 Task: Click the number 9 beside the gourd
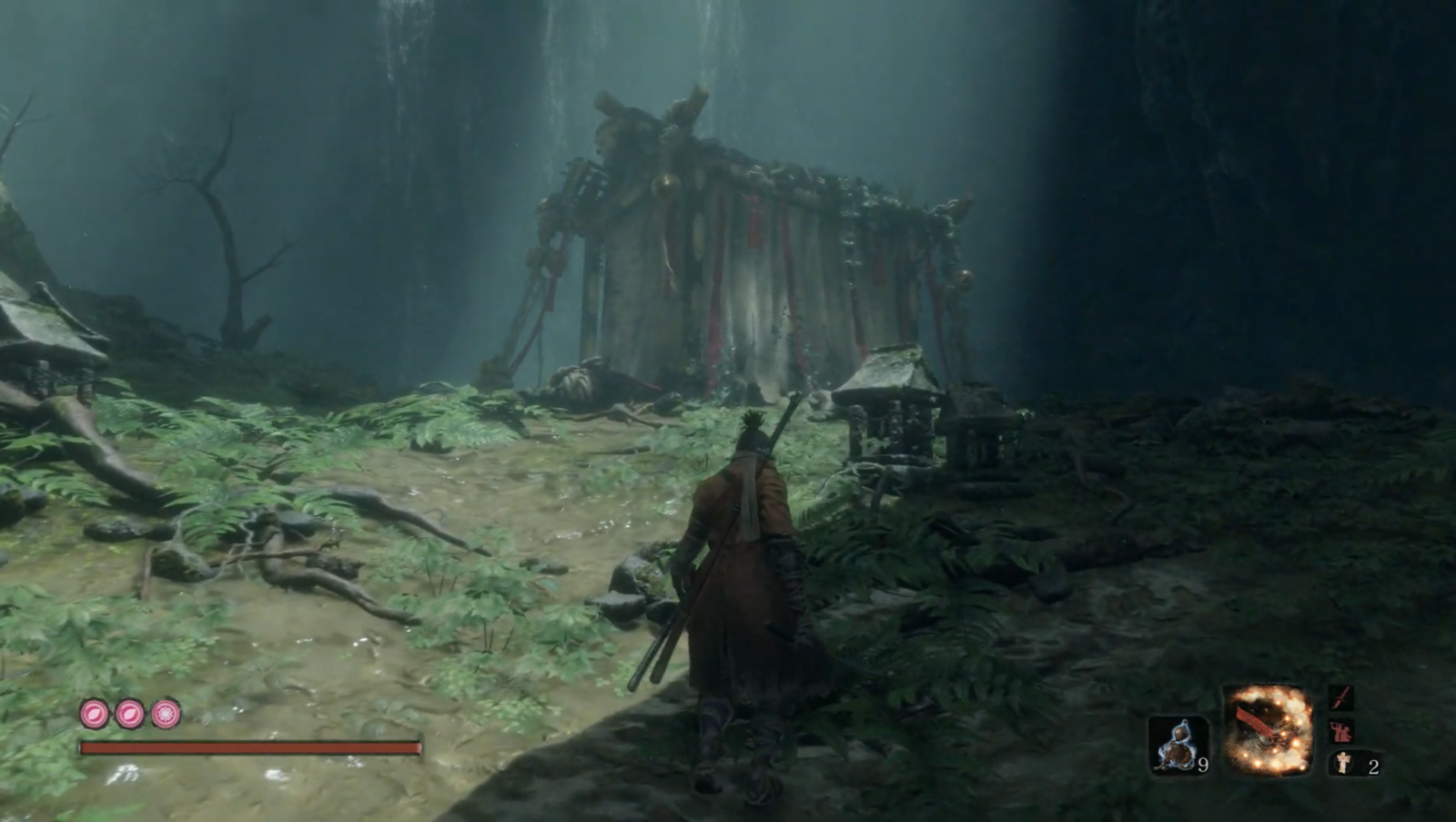click(x=1203, y=765)
